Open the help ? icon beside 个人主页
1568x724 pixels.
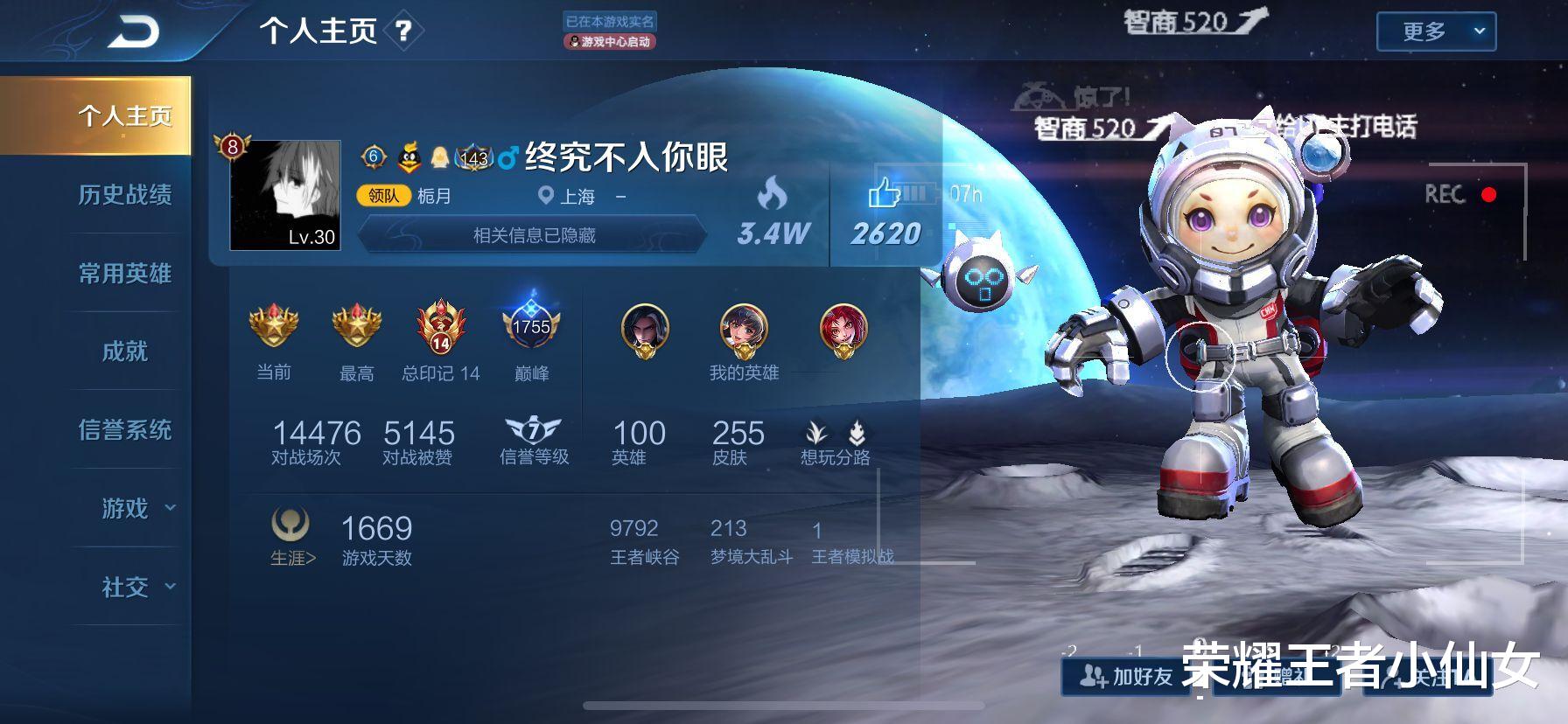[402, 31]
